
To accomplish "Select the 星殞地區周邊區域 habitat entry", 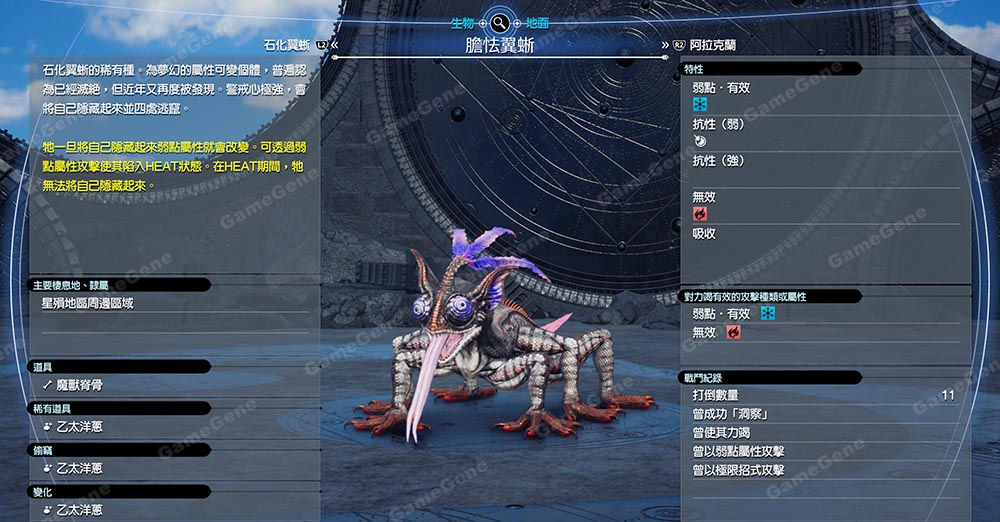I will [x=87, y=303].
